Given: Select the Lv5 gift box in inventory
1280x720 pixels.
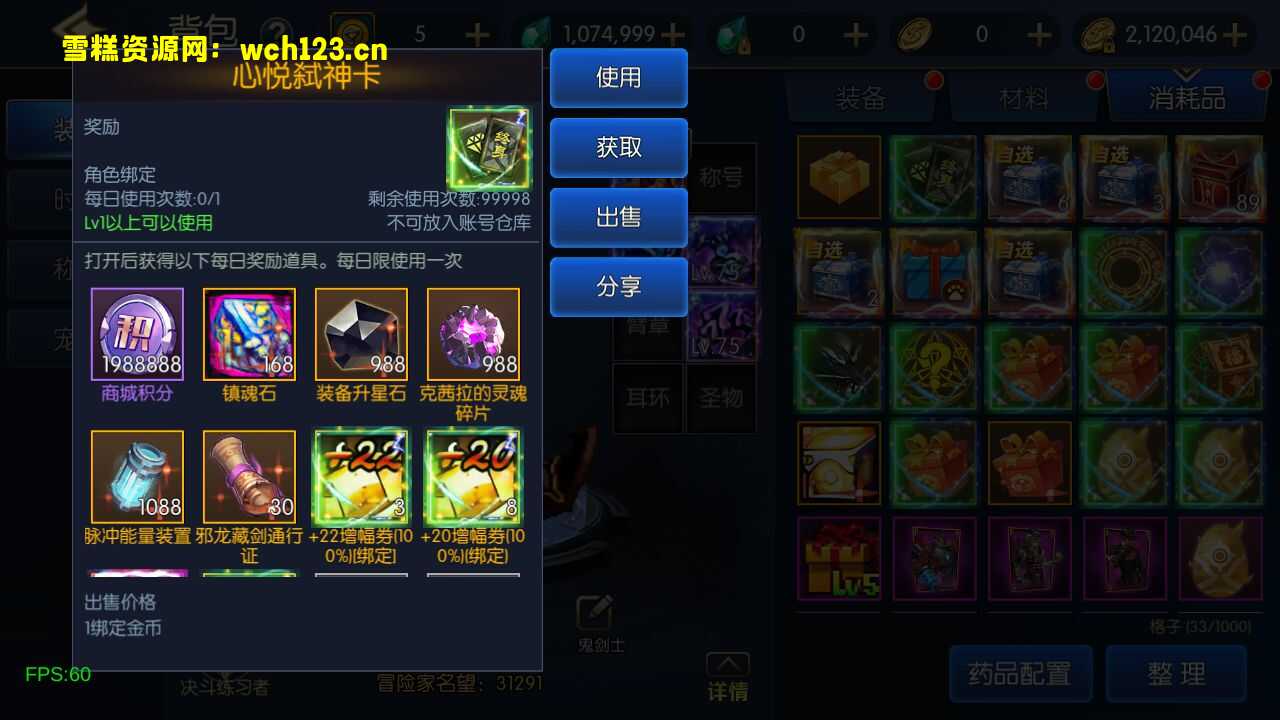Looking at the screenshot, I should [x=838, y=558].
